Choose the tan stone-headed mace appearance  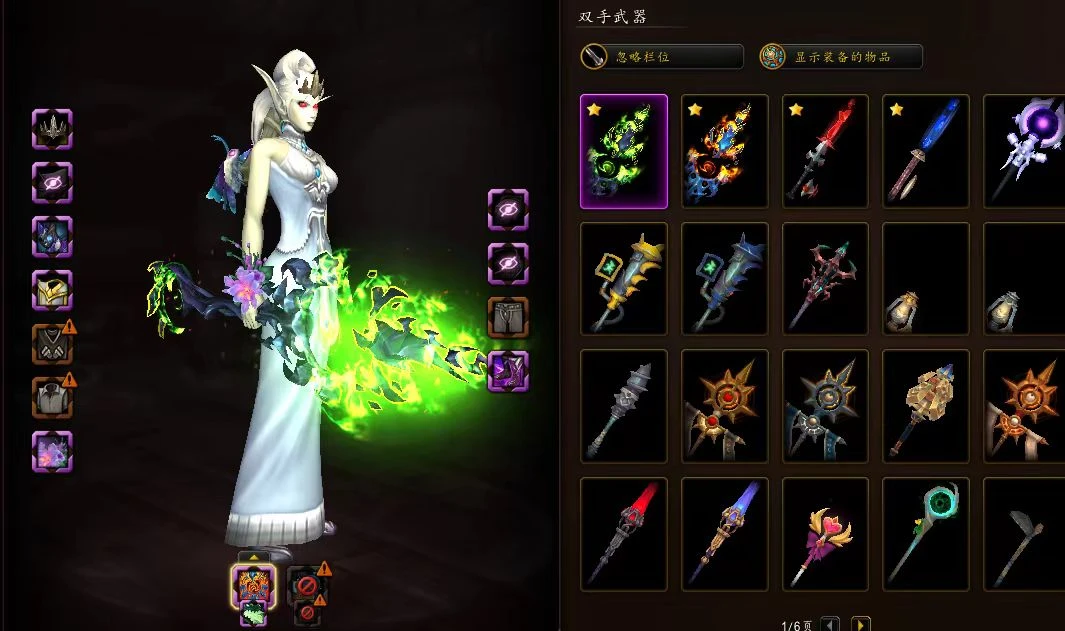point(926,406)
